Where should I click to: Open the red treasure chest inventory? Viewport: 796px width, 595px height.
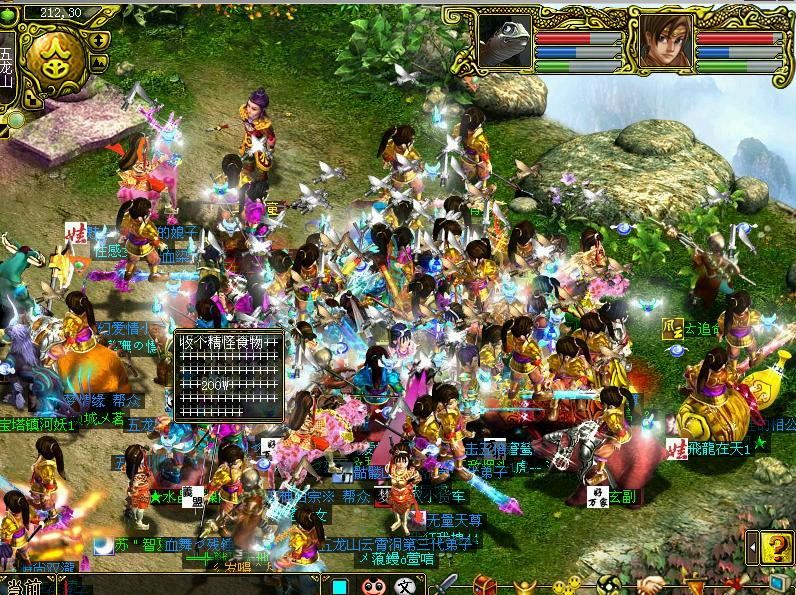pos(484,585)
